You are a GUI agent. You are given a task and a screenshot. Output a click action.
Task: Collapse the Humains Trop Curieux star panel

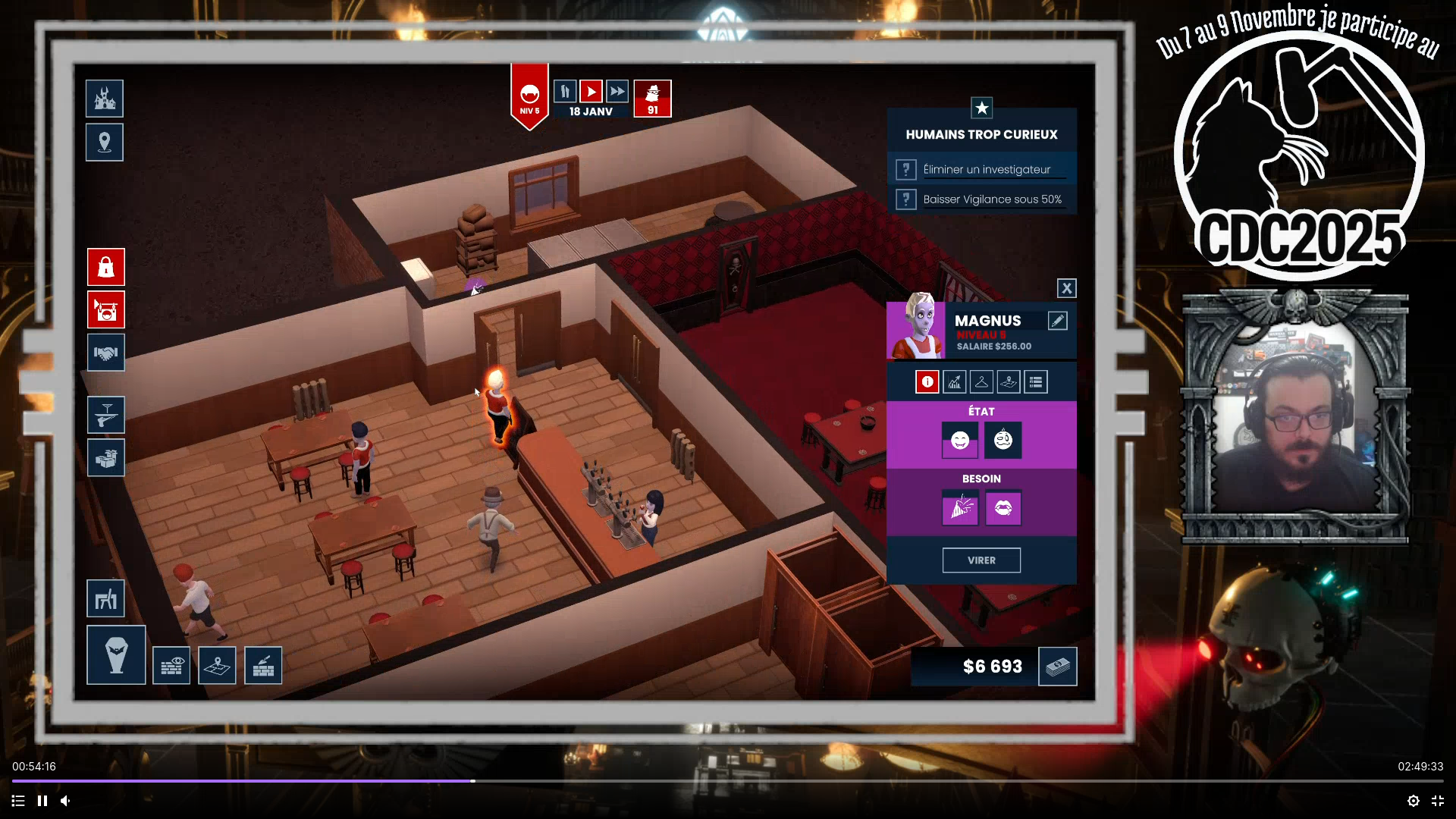click(982, 108)
